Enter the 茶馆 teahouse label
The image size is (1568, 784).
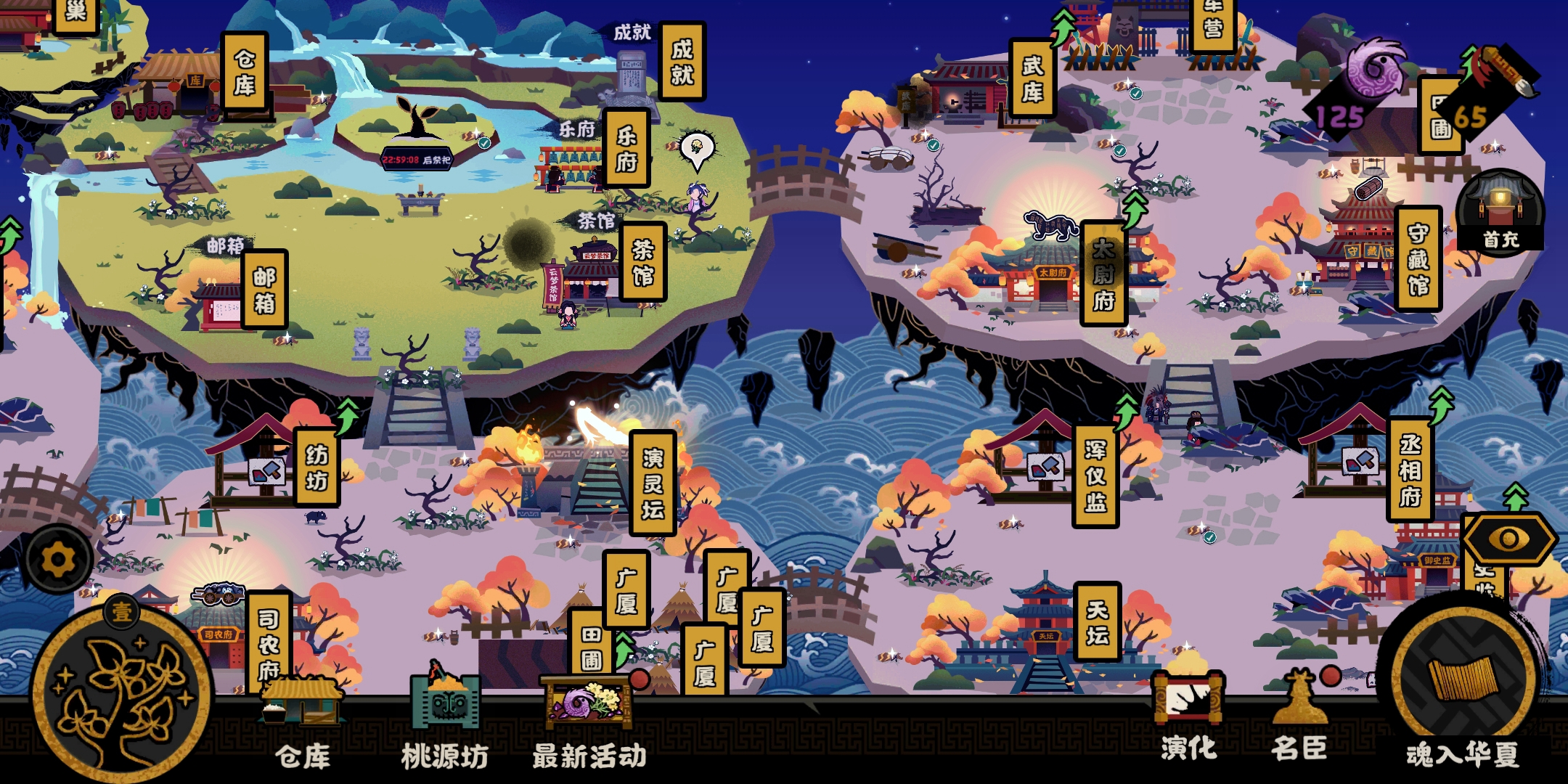642,262
